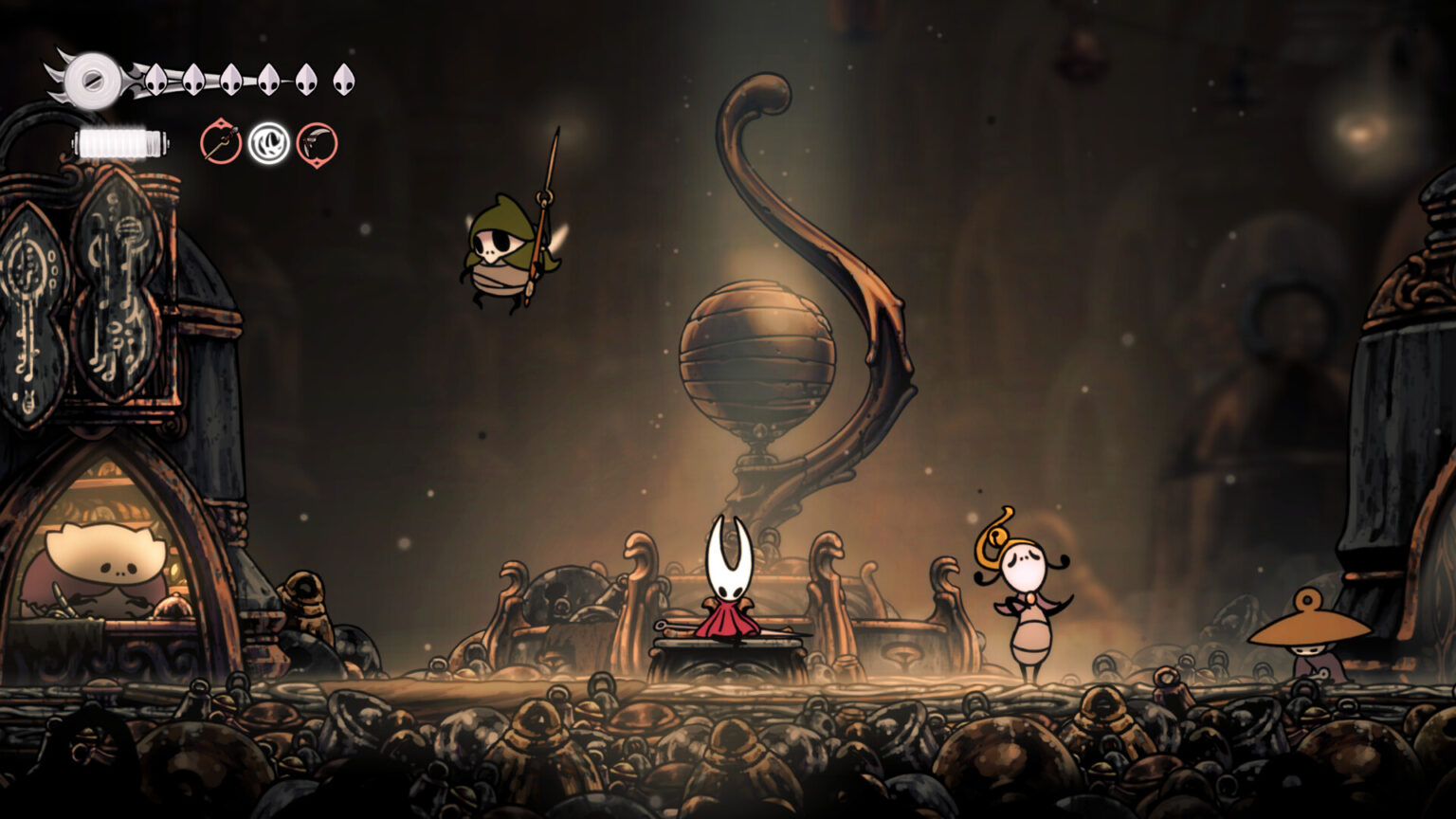The height and width of the screenshot is (819, 1456).
Task: Click the third health mask icon
Action: pyautogui.click(x=232, y=77)
